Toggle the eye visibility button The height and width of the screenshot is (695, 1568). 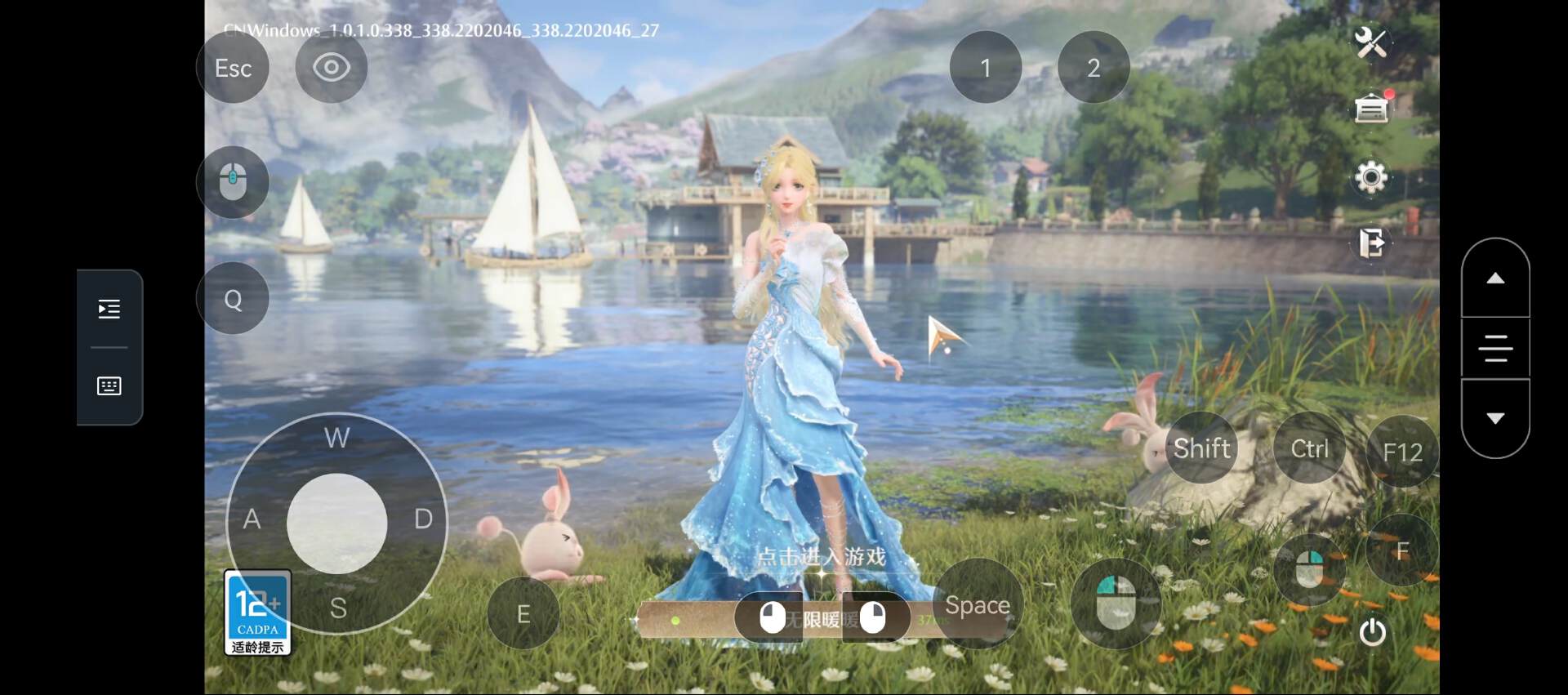pyautogui.click(x=331, y=67)
